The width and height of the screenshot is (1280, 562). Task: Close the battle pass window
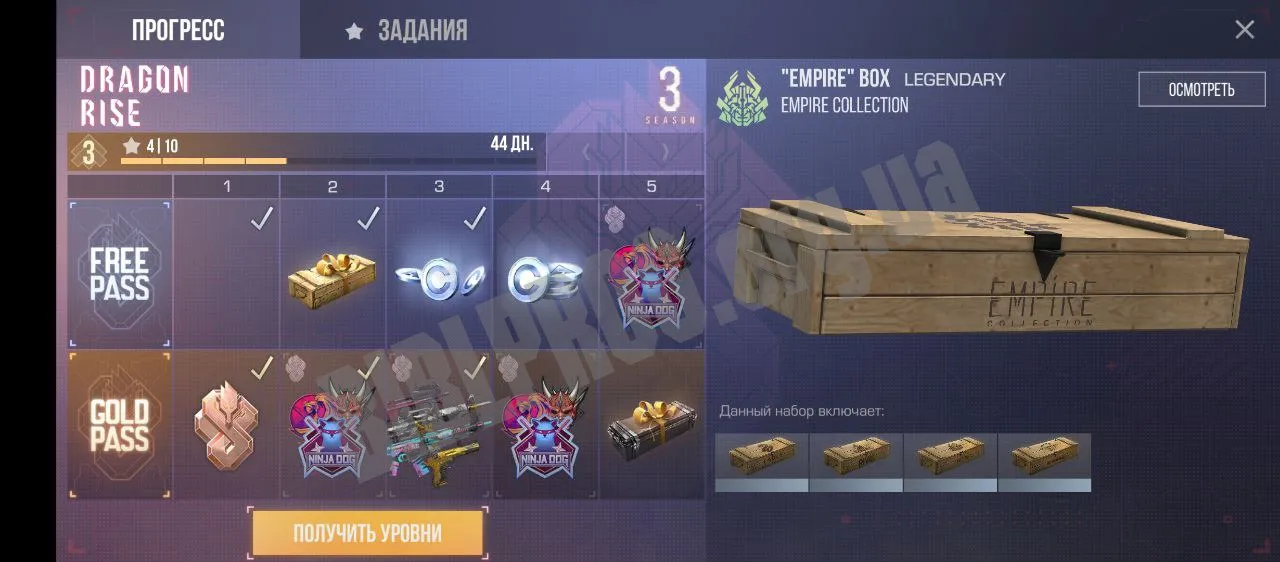point(1244,30)
